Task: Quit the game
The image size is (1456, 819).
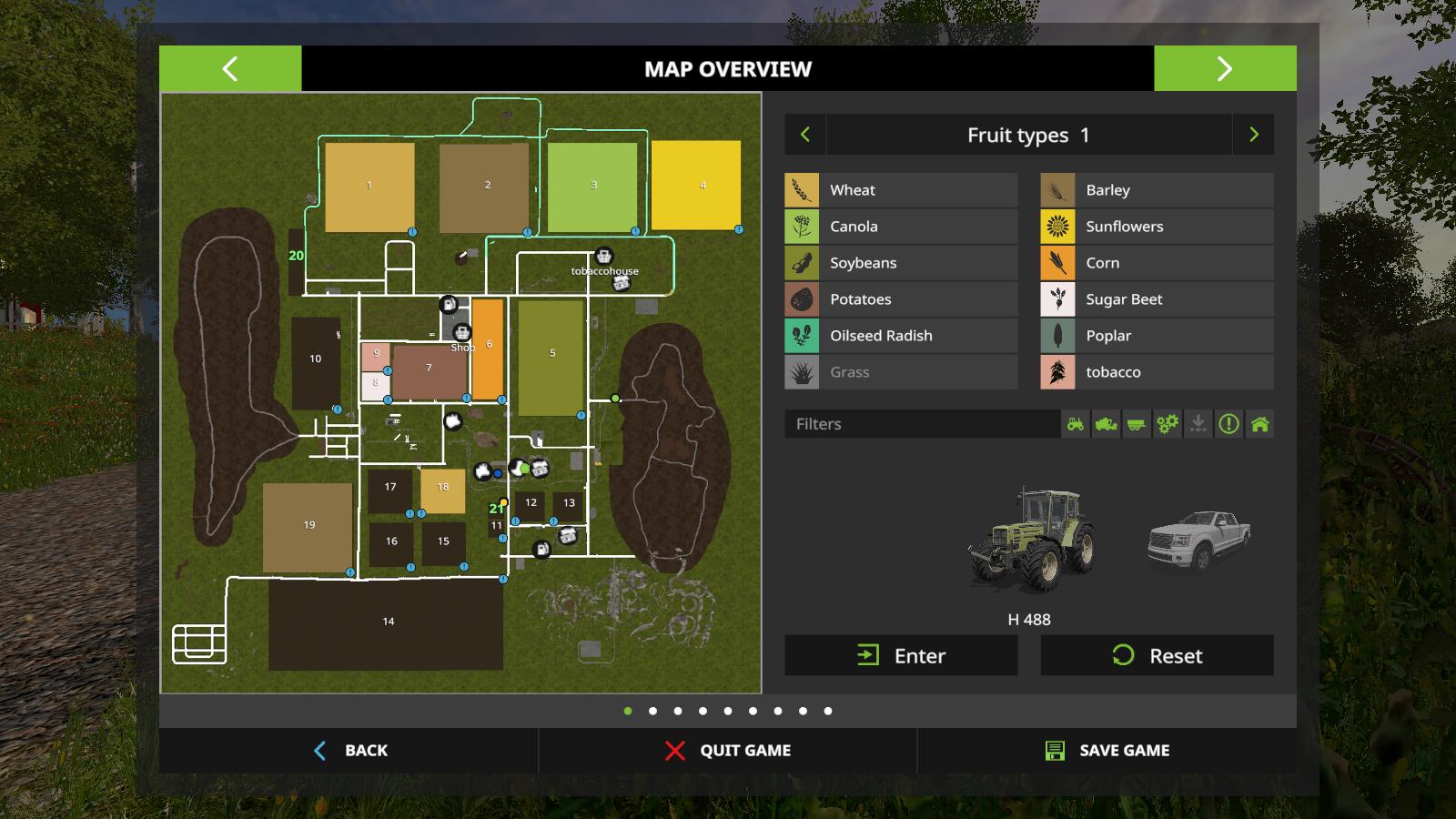Action: coord(727,750)
